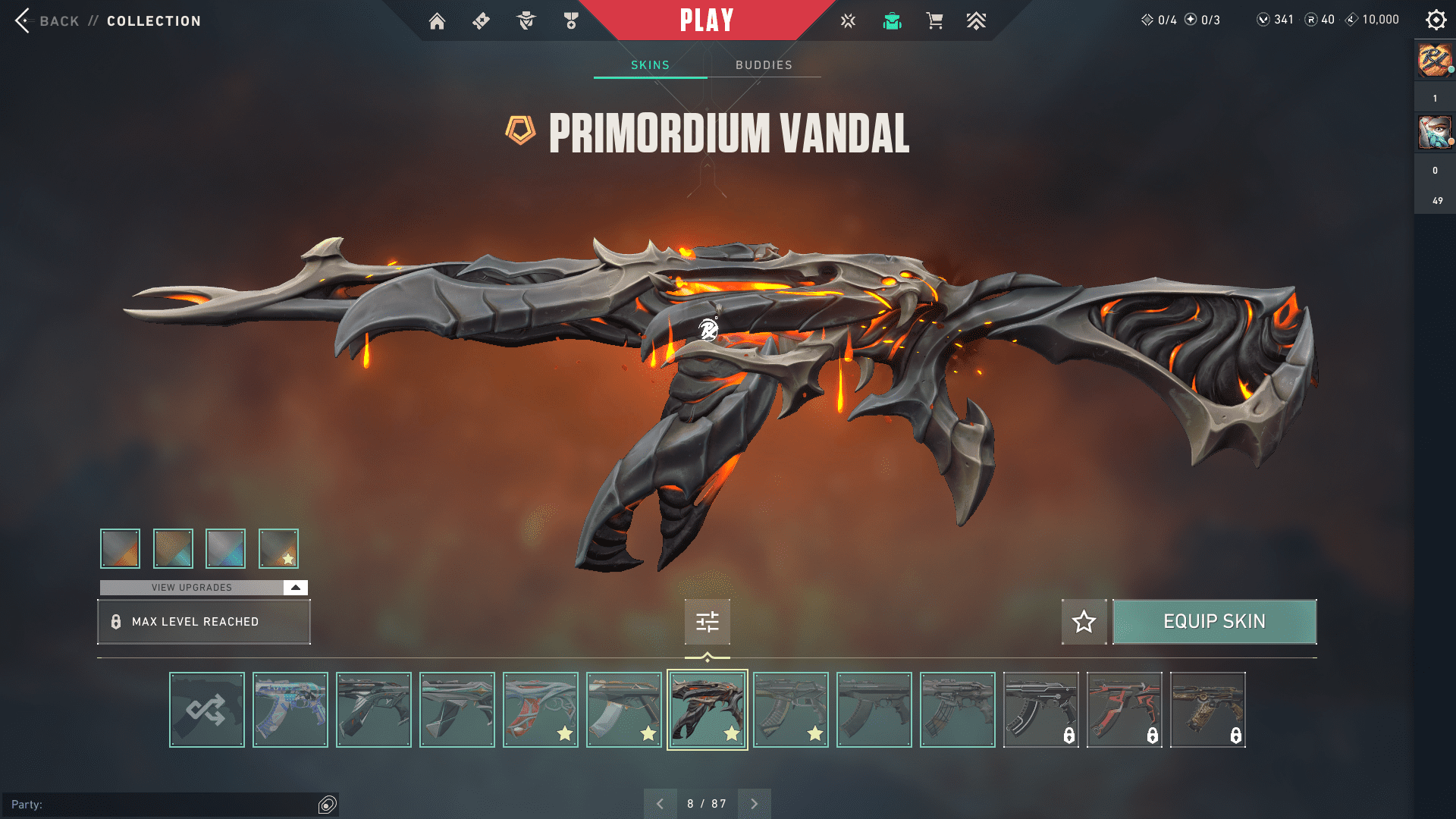1456x819 pixels.
Task: Pick the locked gold-engraved Vandal skin
Action: (1207, 710)
